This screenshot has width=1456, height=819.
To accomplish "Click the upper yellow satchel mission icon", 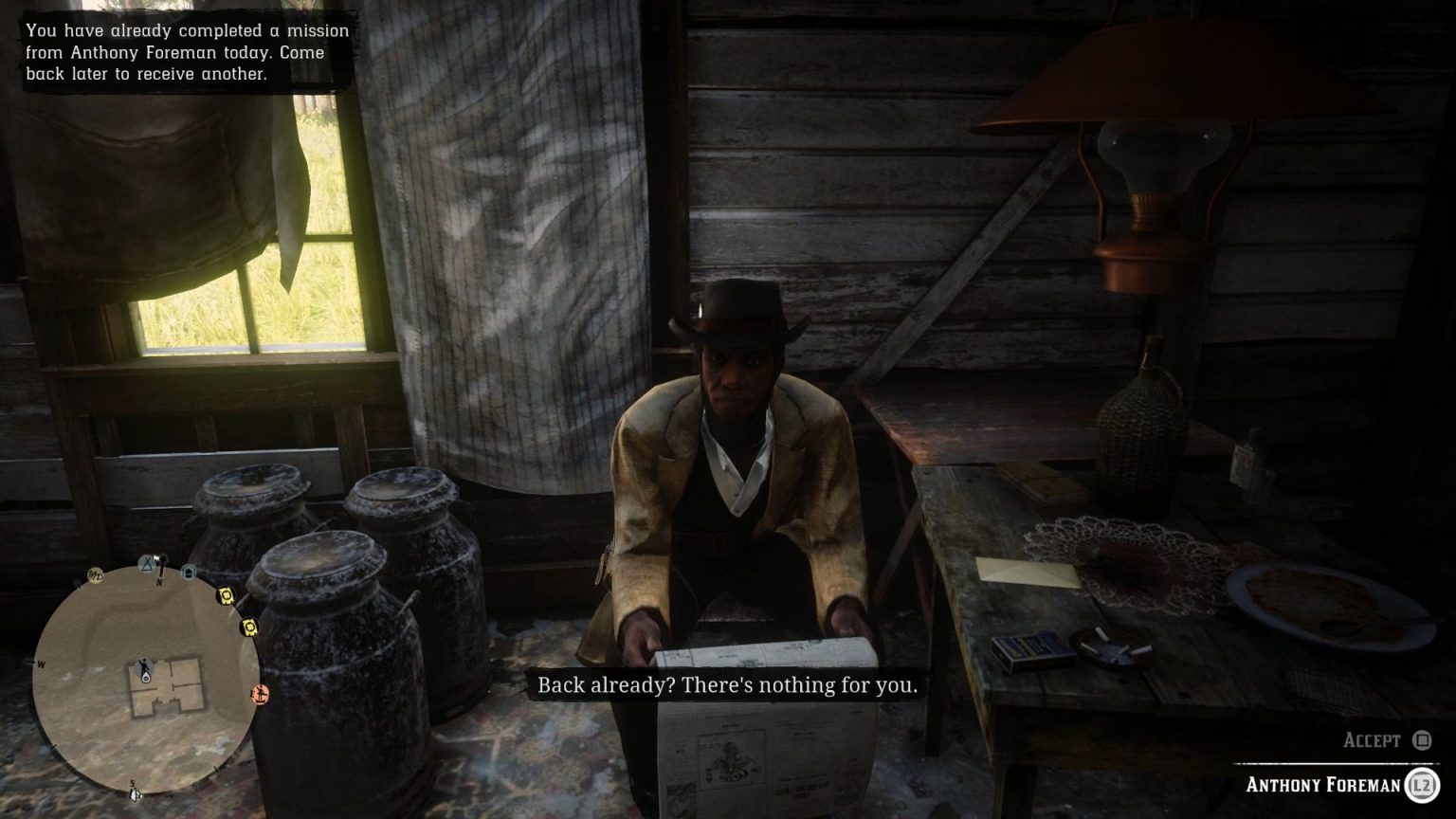I will (x=225, y=595).
